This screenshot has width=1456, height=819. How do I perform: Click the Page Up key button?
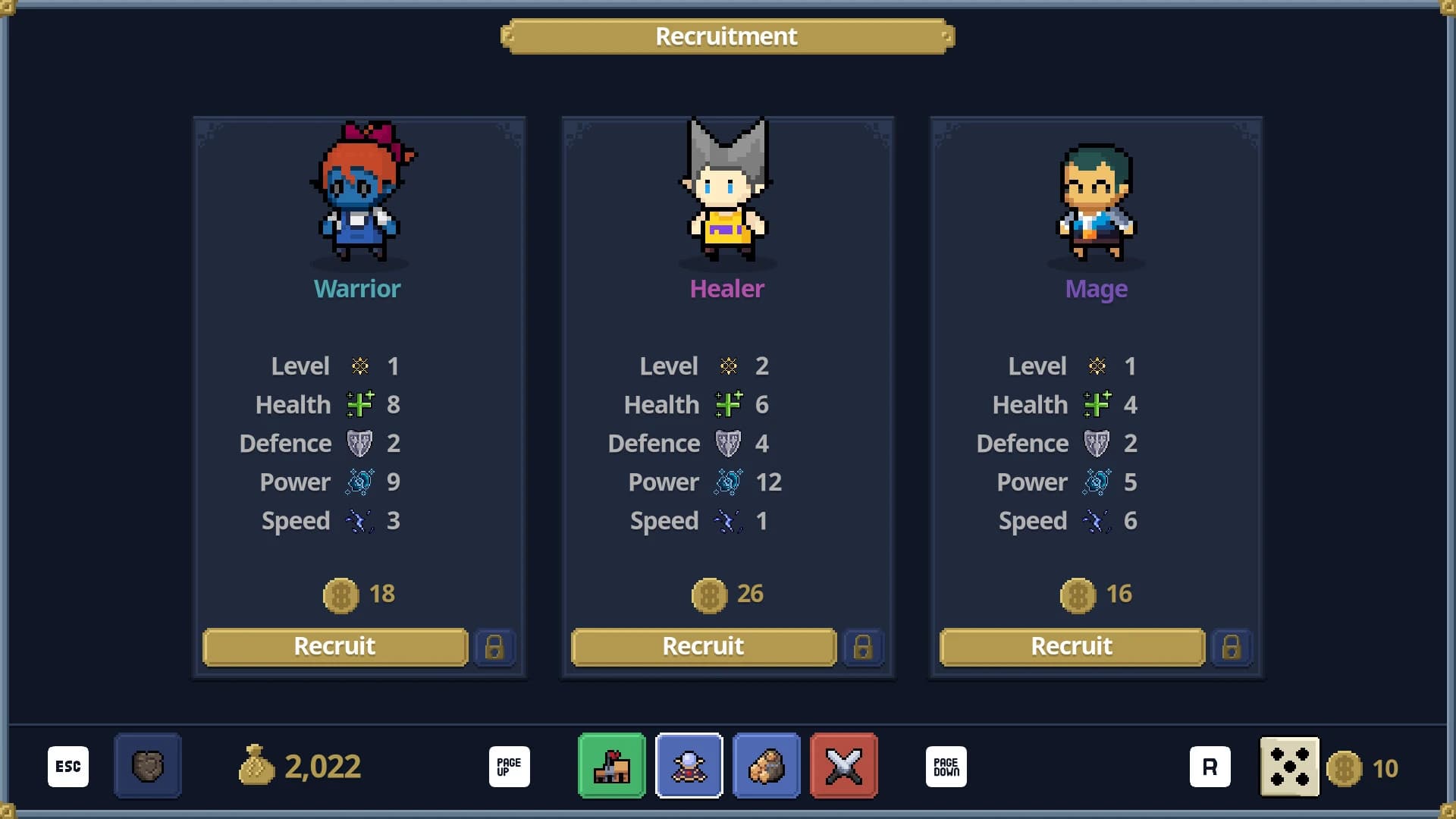pyautogui.click(x=509, y=766)
